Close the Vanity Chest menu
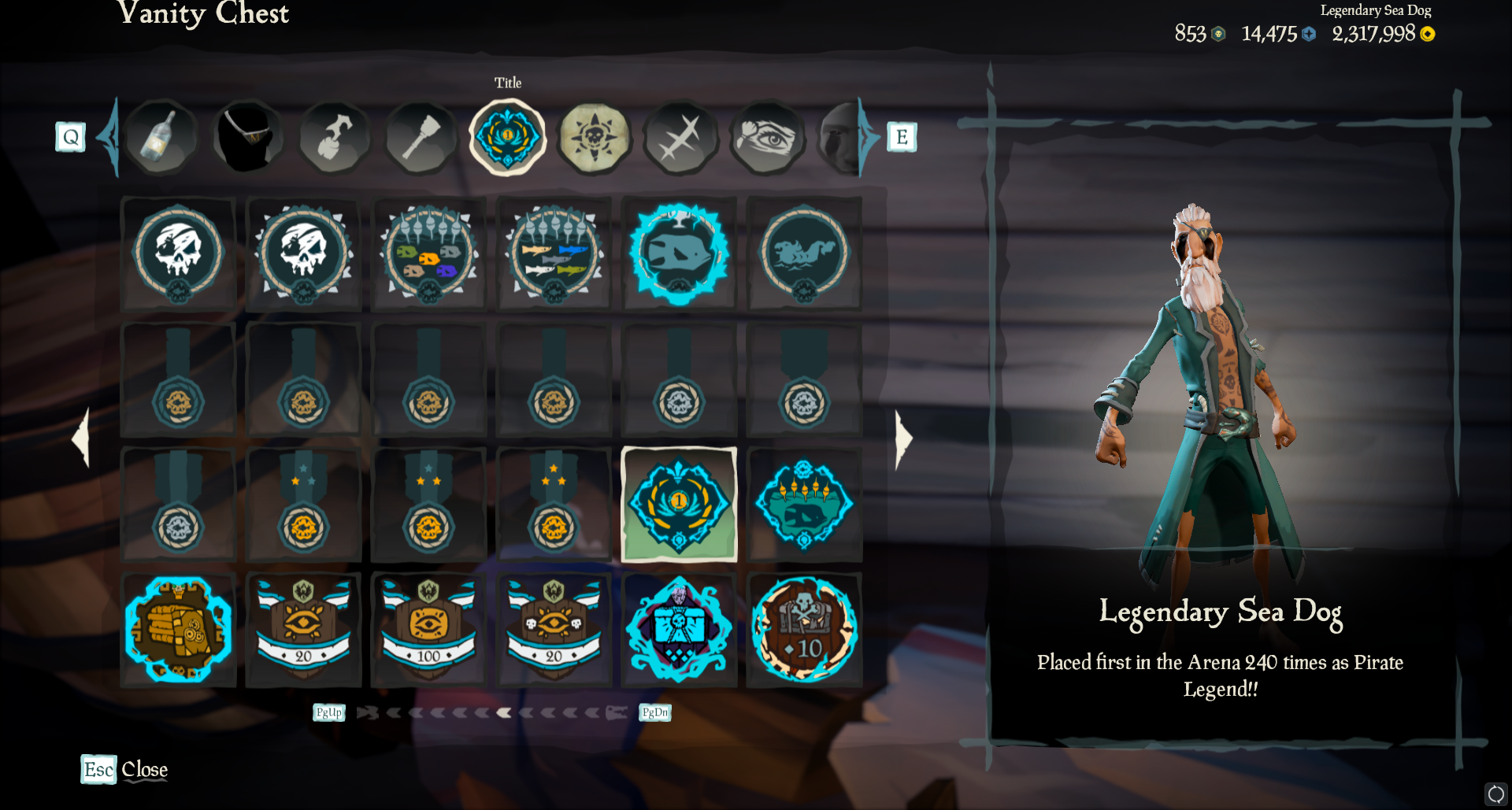The image size is (1512, 810). [x=124, y=769]
